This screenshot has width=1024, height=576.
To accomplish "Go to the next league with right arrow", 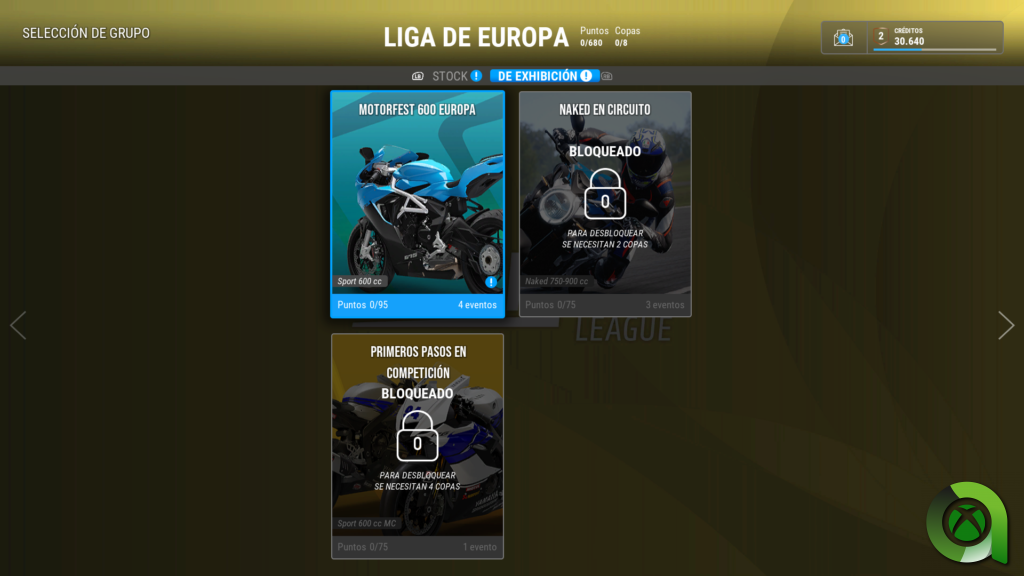I will pos(1006,325).
